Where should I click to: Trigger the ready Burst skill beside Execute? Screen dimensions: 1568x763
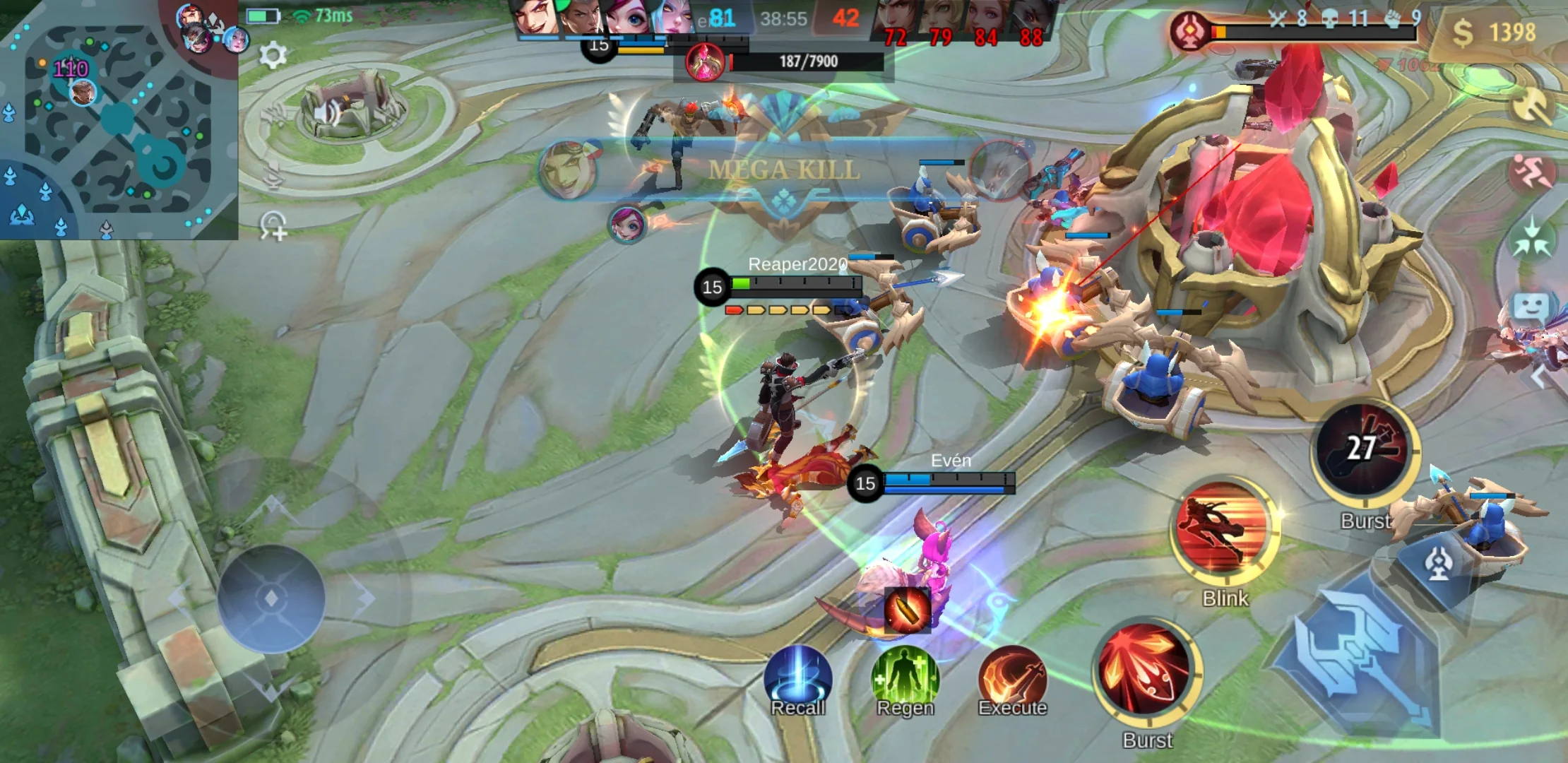(x=1147, y=671)
